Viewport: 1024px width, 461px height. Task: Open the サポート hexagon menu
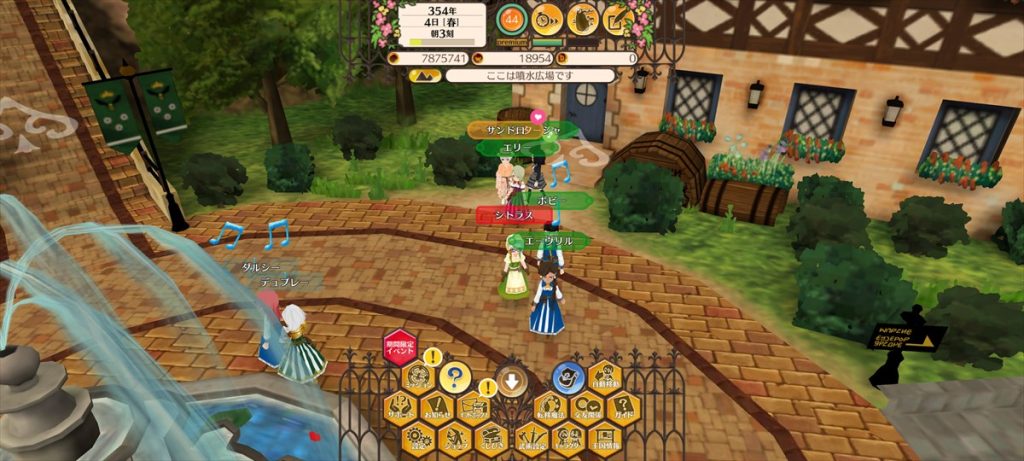[x=400, y=407]
